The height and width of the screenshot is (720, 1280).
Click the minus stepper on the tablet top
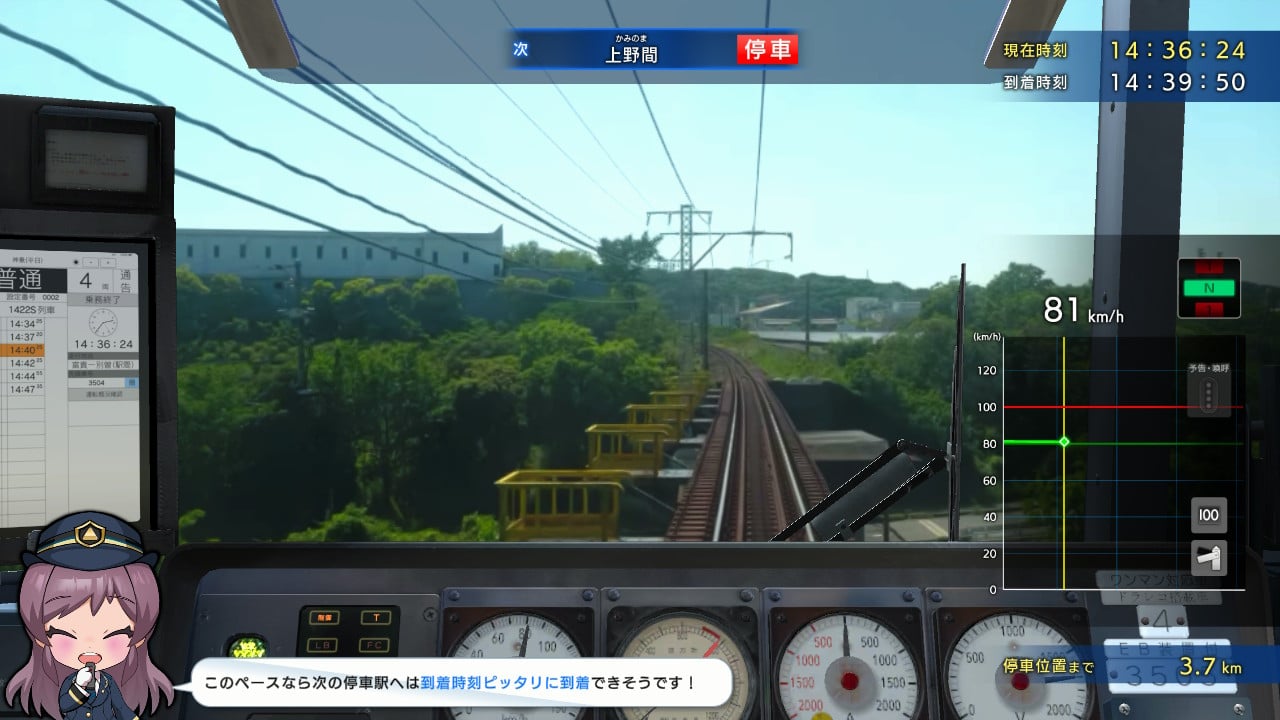pyautogui.click(x=90, y=262)
